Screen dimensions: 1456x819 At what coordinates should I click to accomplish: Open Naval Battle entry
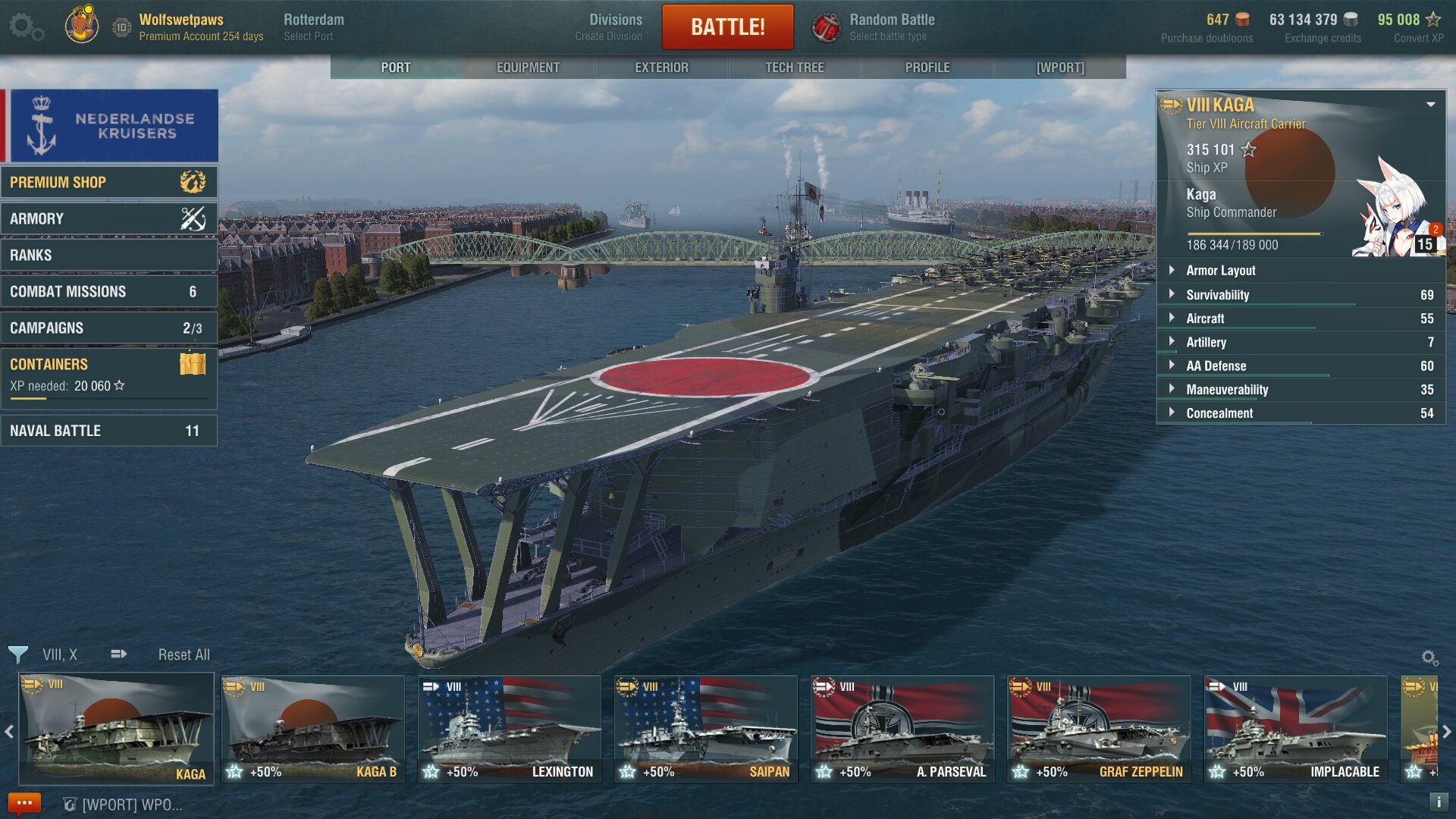(x=109, y=431)
